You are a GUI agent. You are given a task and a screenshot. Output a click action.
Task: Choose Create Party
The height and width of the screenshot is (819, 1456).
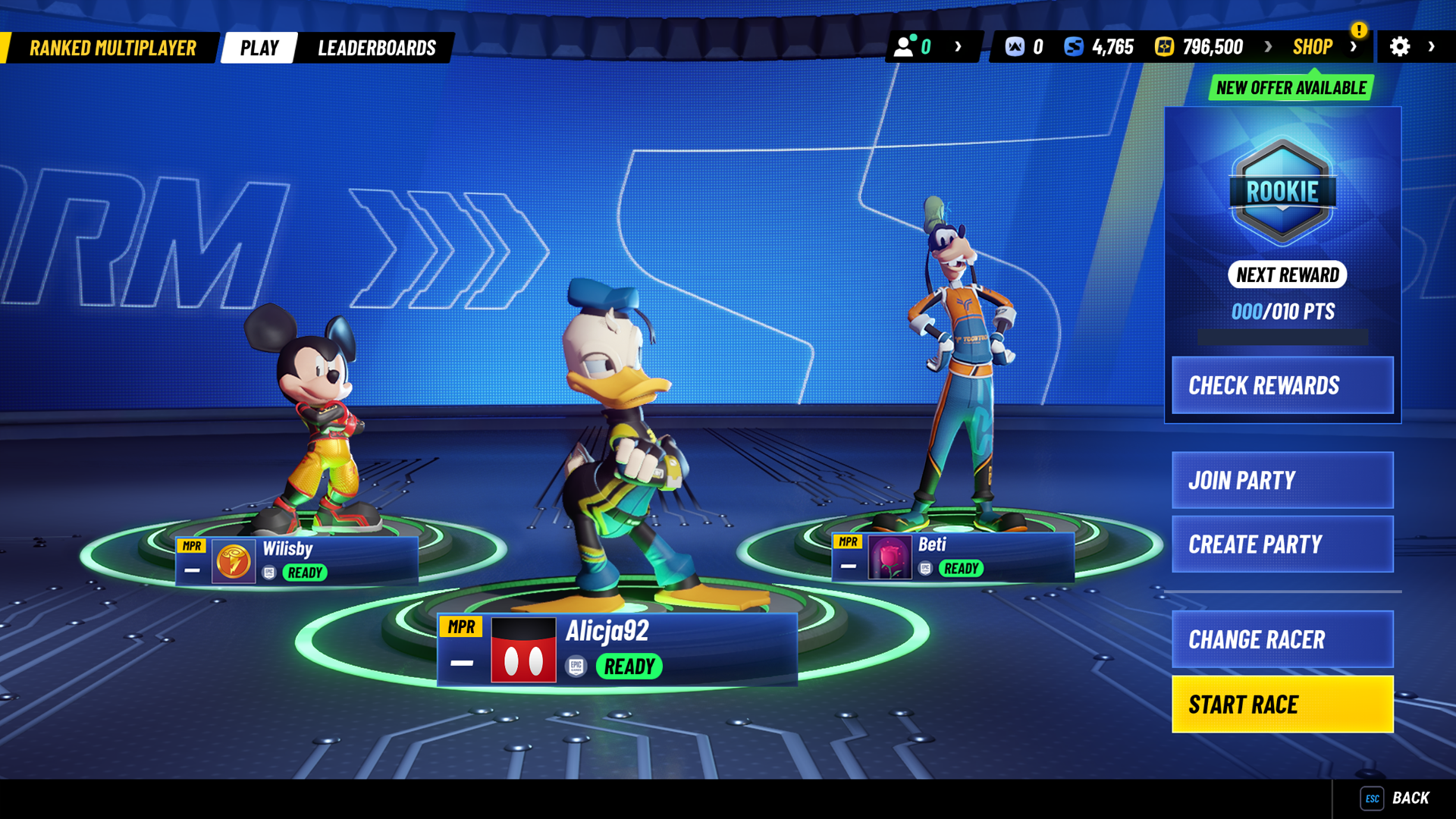(1282, 544)
